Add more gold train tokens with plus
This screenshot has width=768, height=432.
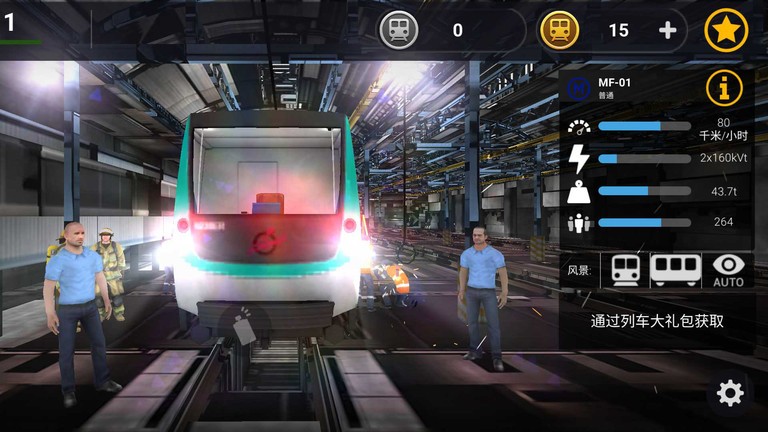tap(668, 30)
